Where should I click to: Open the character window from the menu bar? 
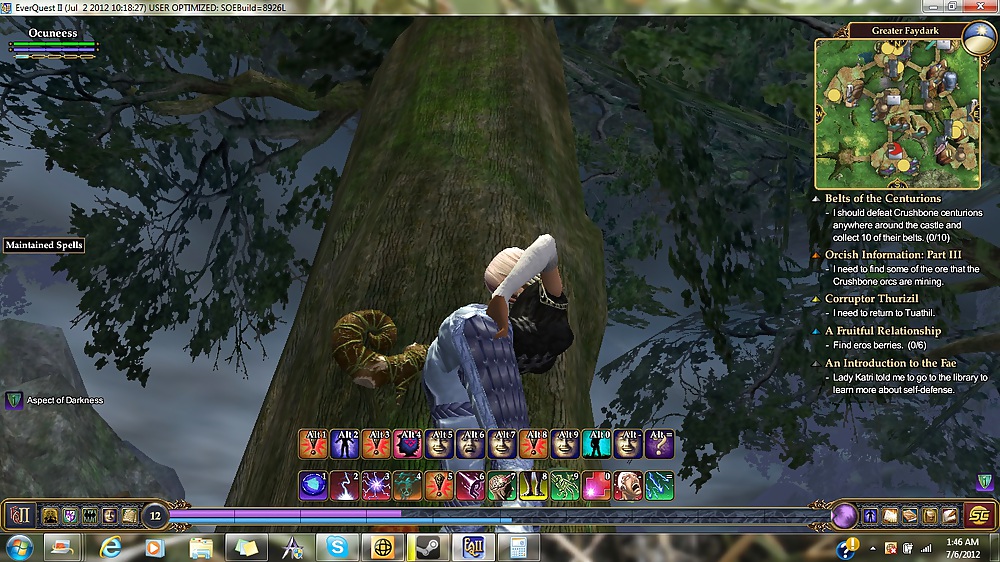point(869,516)
